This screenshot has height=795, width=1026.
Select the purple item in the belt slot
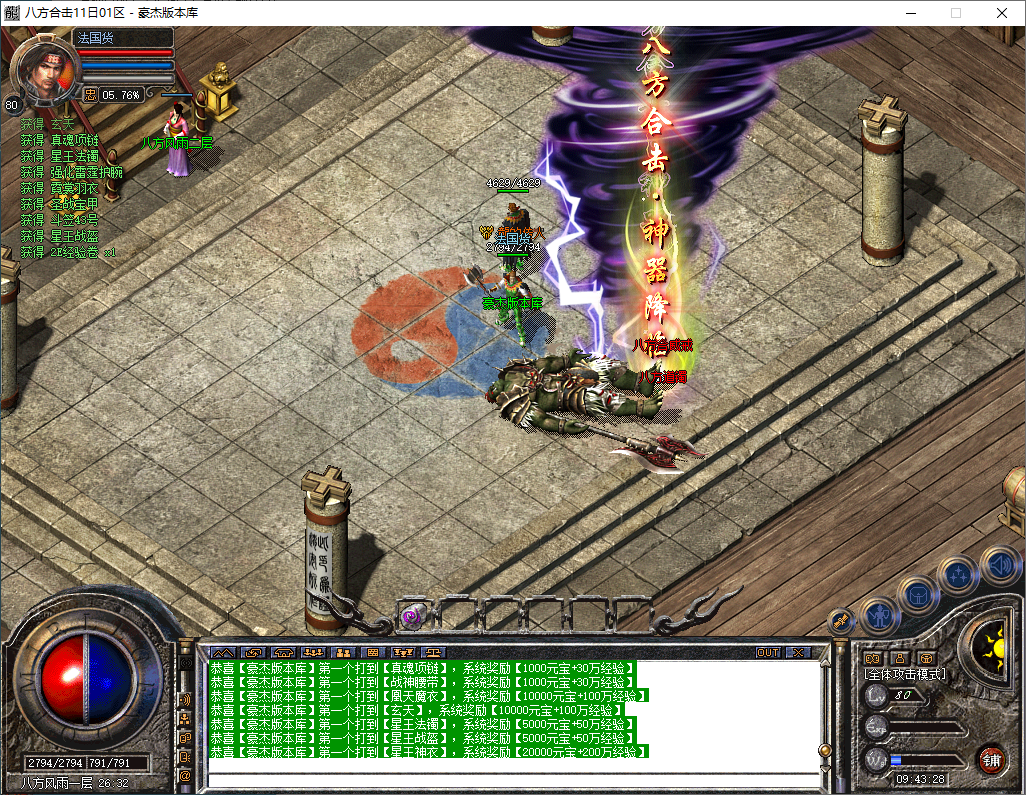point(413,616)
